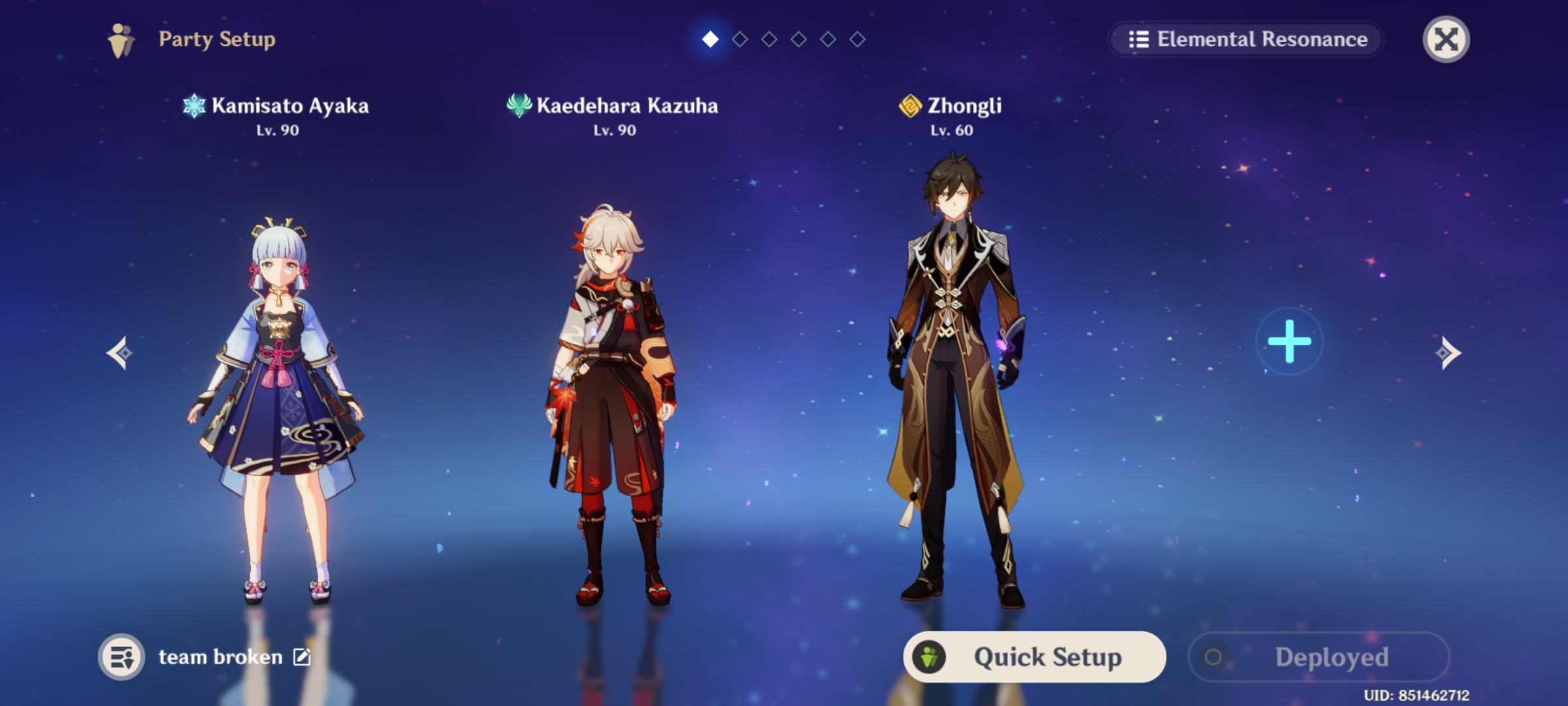Click the green party icon inside Quick Setup button

click(929, 657)
